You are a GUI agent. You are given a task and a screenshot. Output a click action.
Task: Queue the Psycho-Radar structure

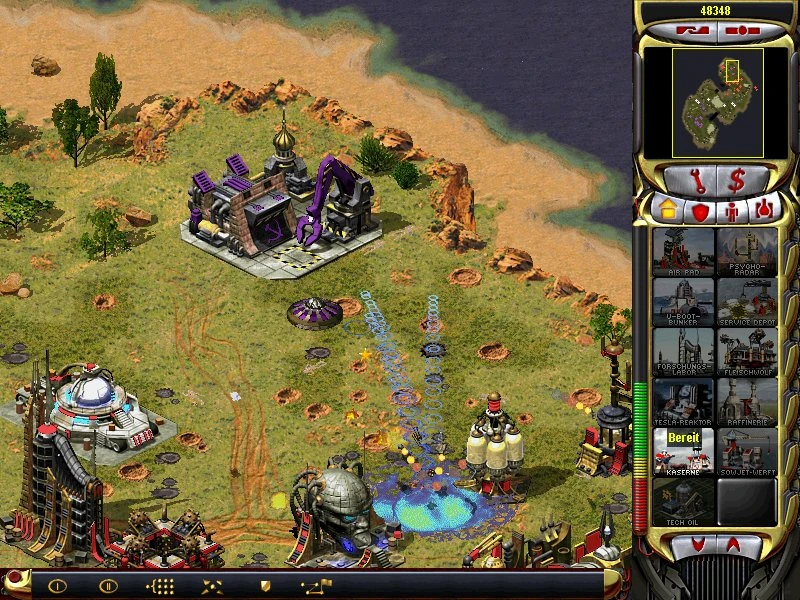click(x=746, y=251)
